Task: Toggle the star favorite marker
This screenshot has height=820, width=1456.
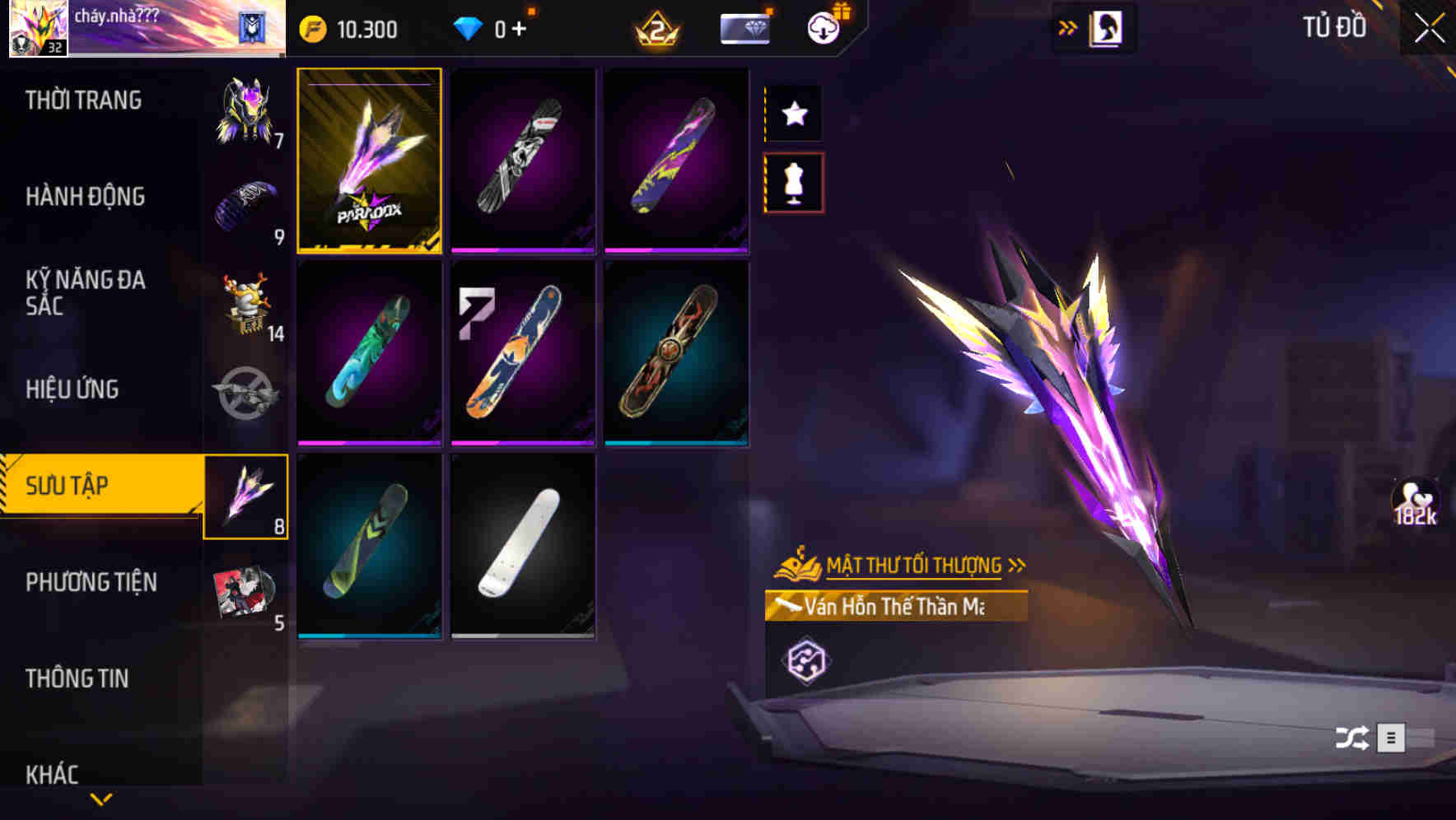Action: tap(793, 114)
